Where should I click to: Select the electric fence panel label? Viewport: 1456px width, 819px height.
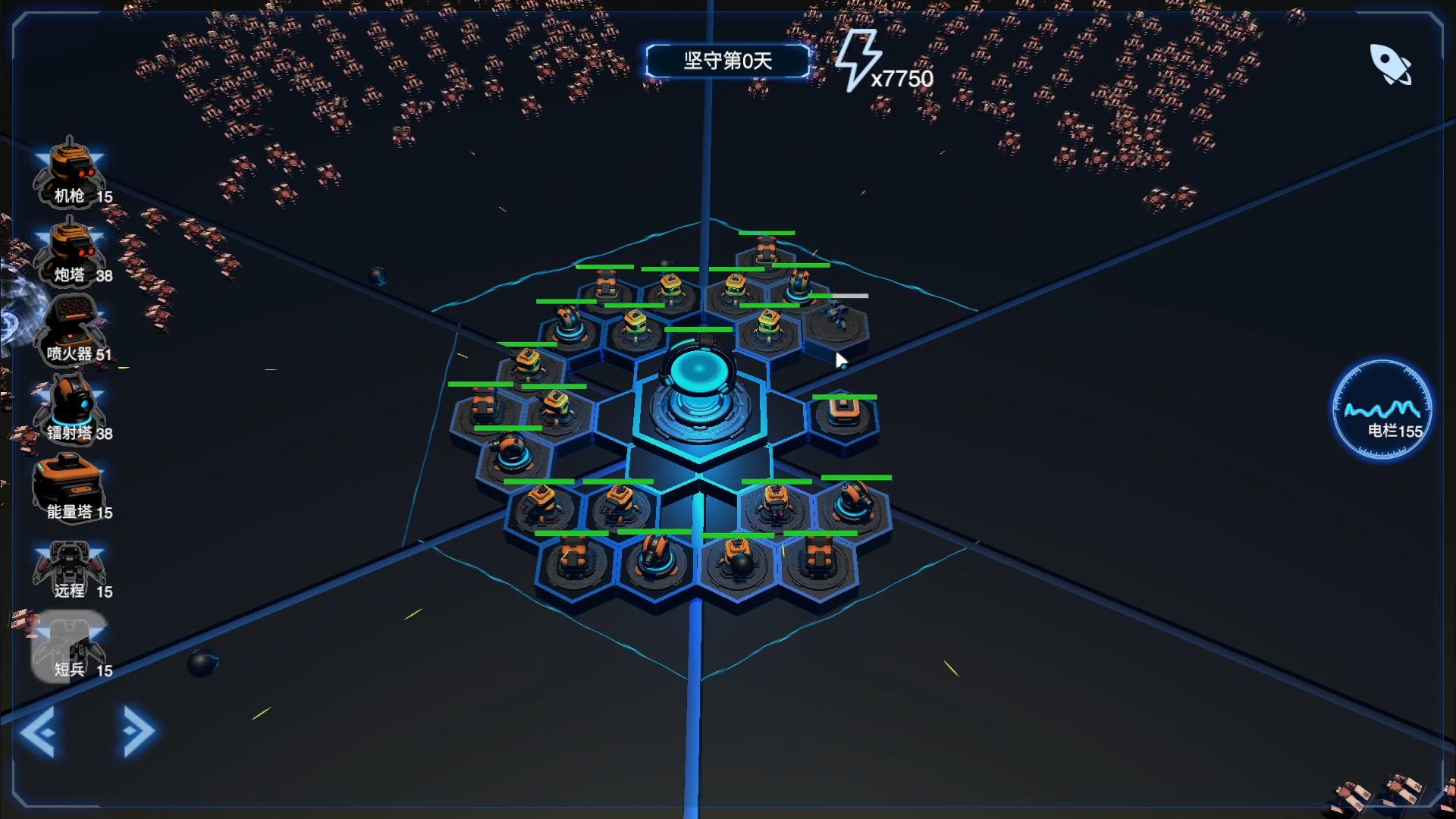(1394, 429)
